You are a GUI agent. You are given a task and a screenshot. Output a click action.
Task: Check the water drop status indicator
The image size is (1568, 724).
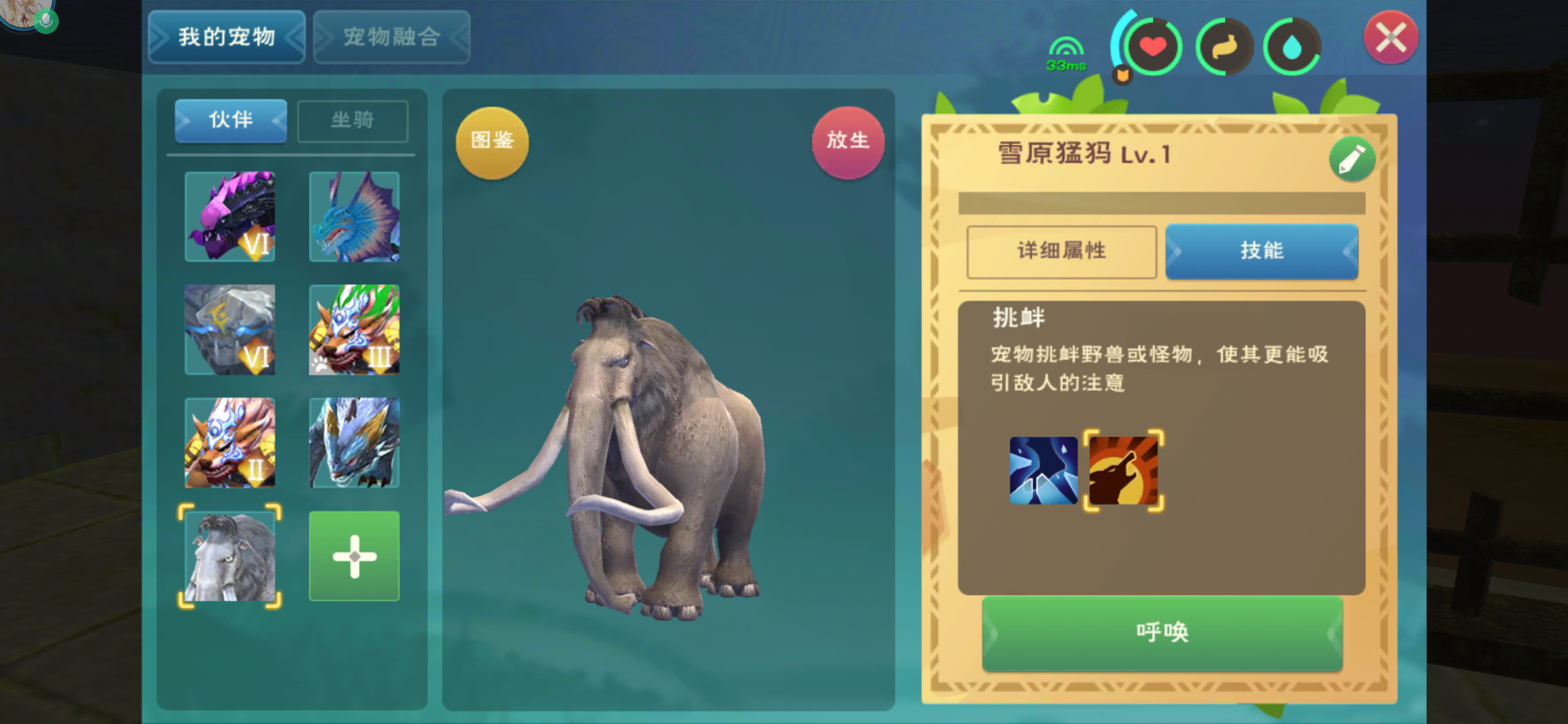1291,44
